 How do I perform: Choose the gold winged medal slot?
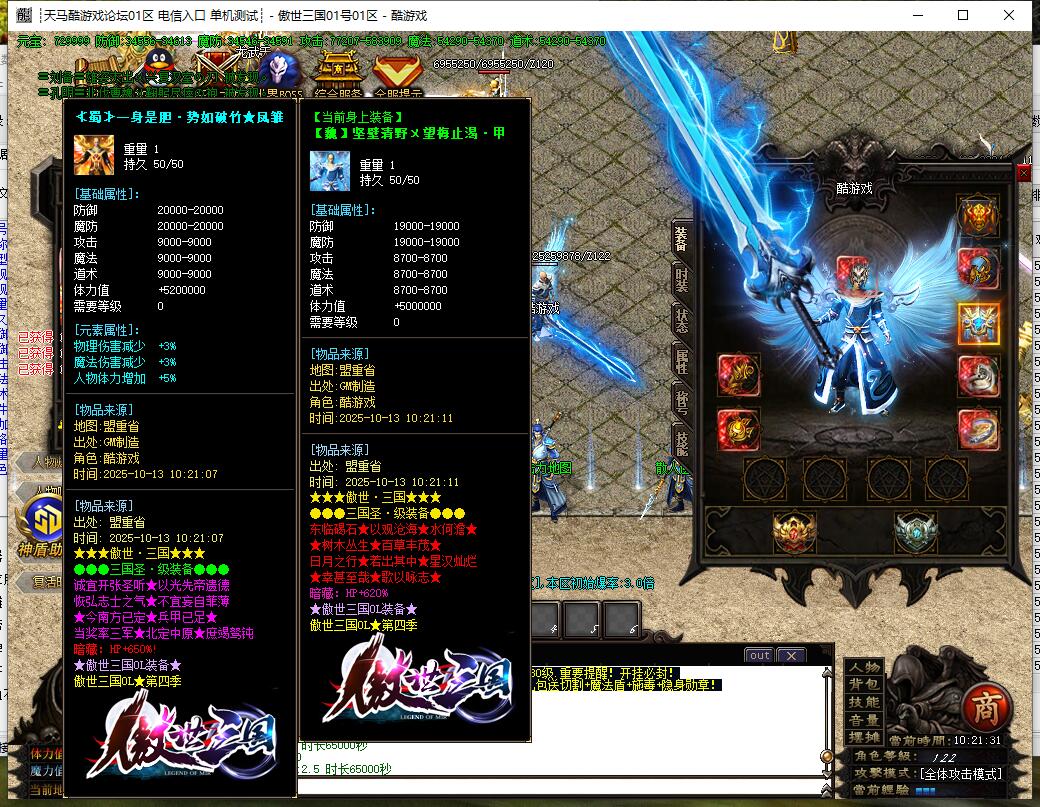[793, 532]
